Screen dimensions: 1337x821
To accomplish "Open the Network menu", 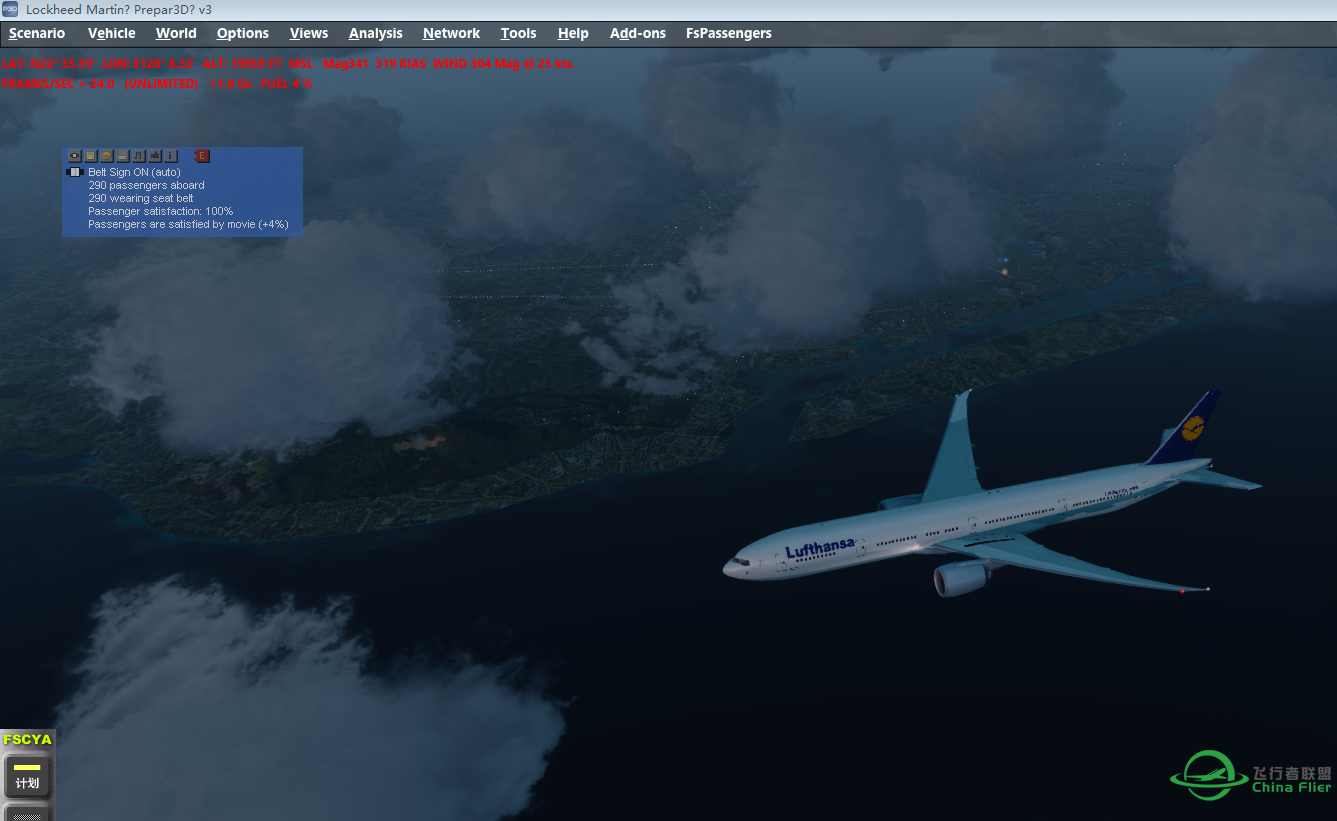I will coord(451,33).
